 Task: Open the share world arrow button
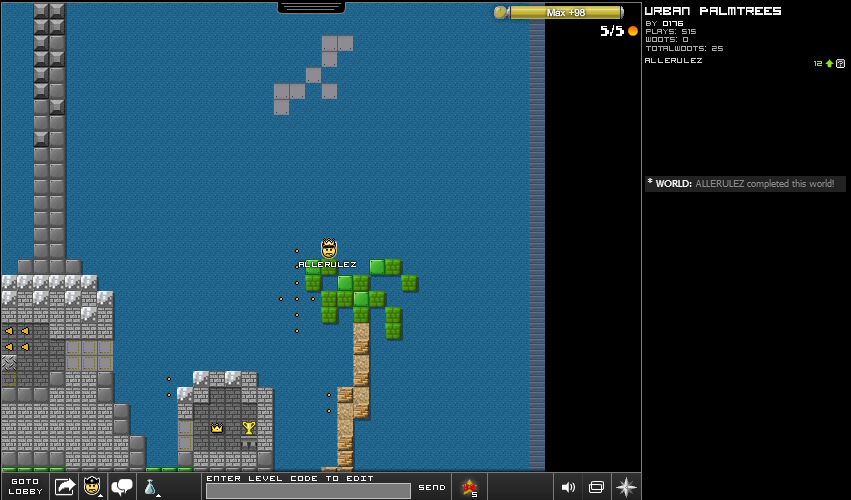click(x=65, y=487)
